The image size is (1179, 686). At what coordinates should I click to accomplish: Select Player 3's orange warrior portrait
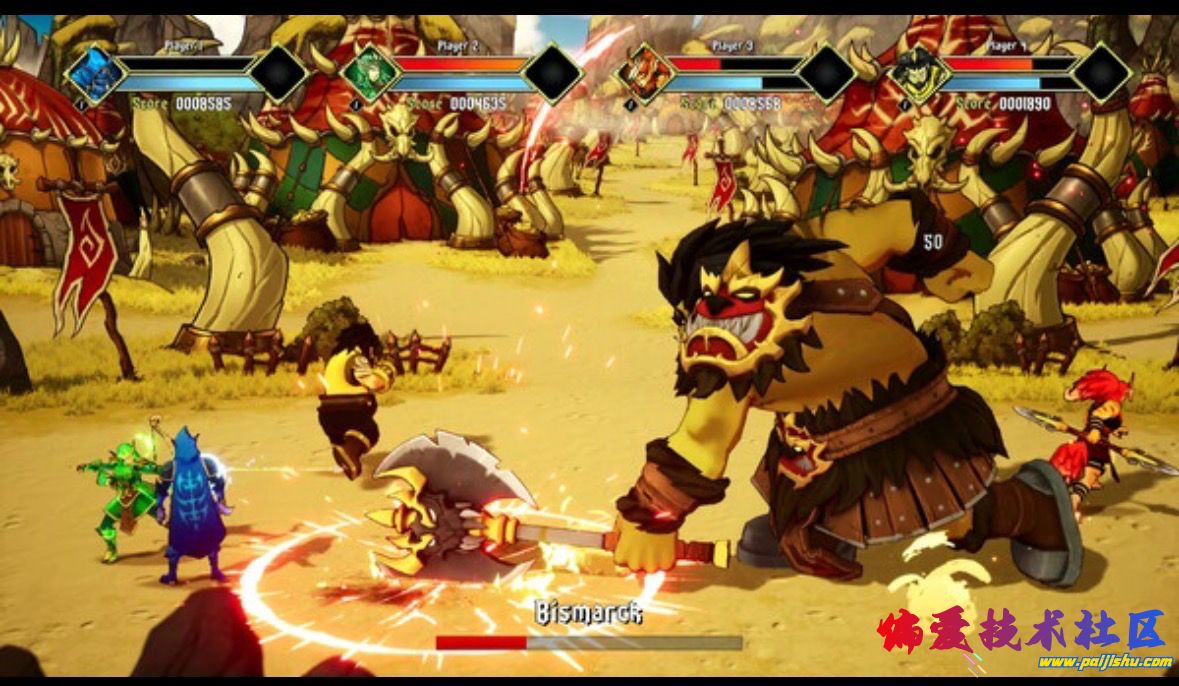[x=645, y=73]
